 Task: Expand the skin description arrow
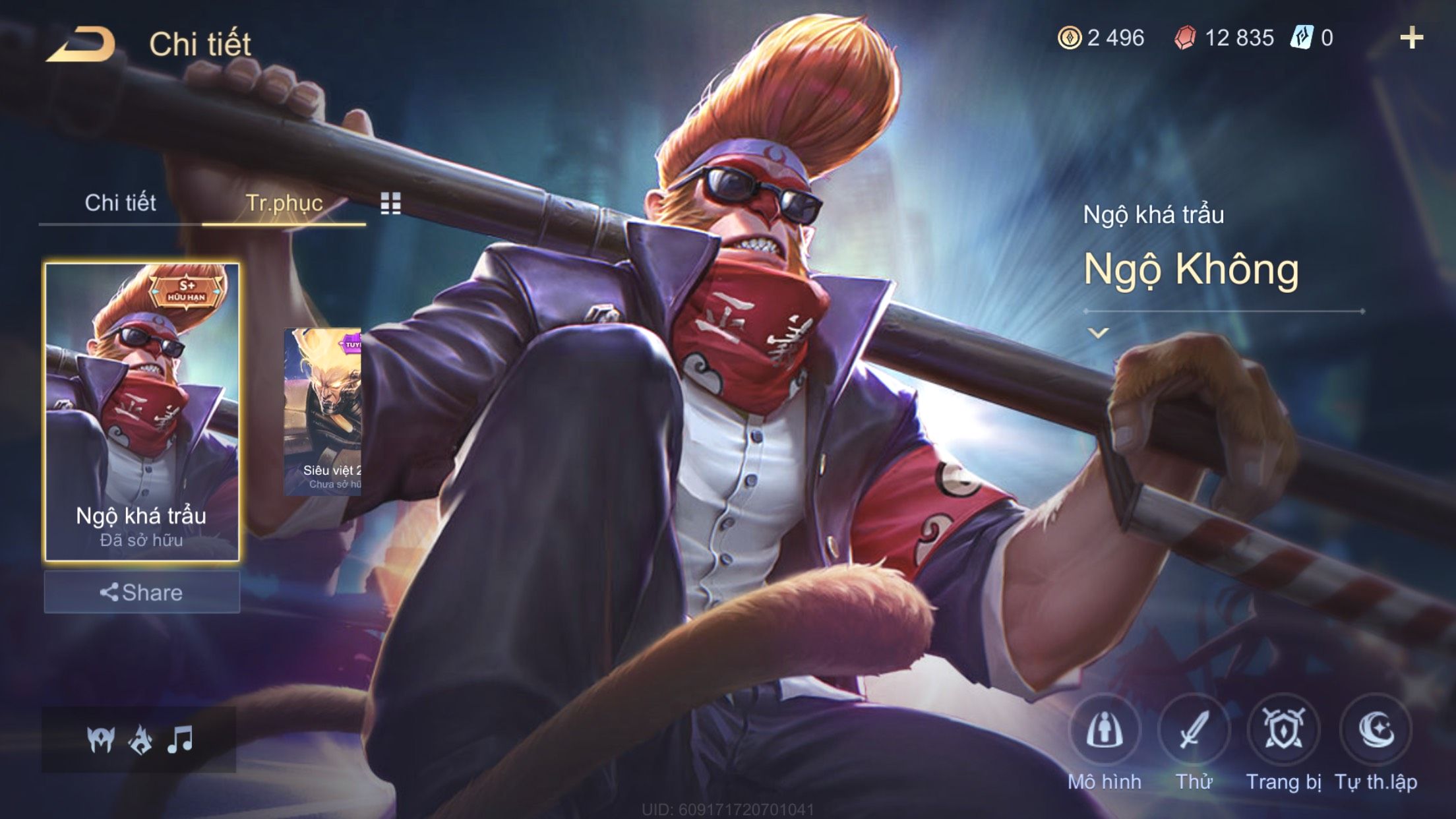(x=1098, y=333)
